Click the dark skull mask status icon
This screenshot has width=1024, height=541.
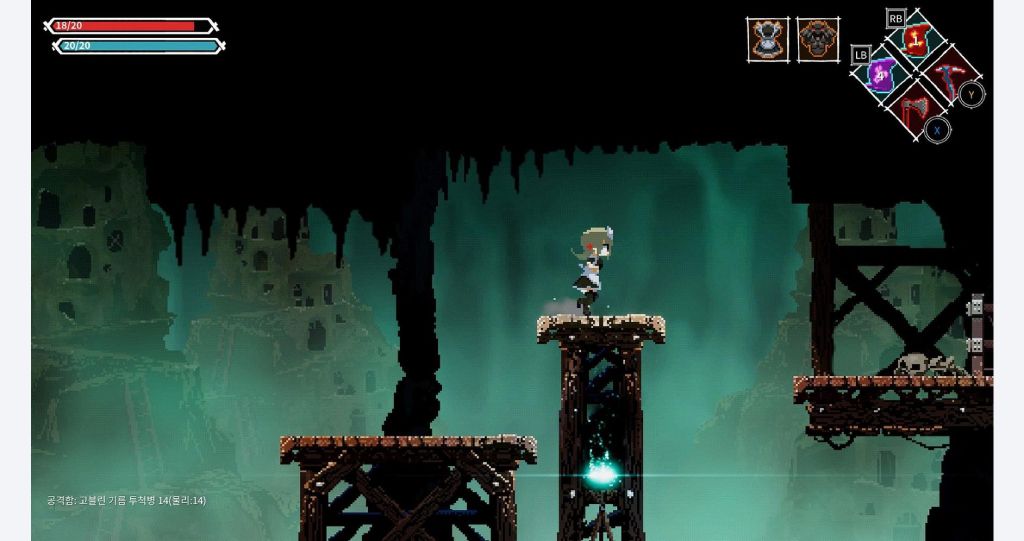(818, 39)
